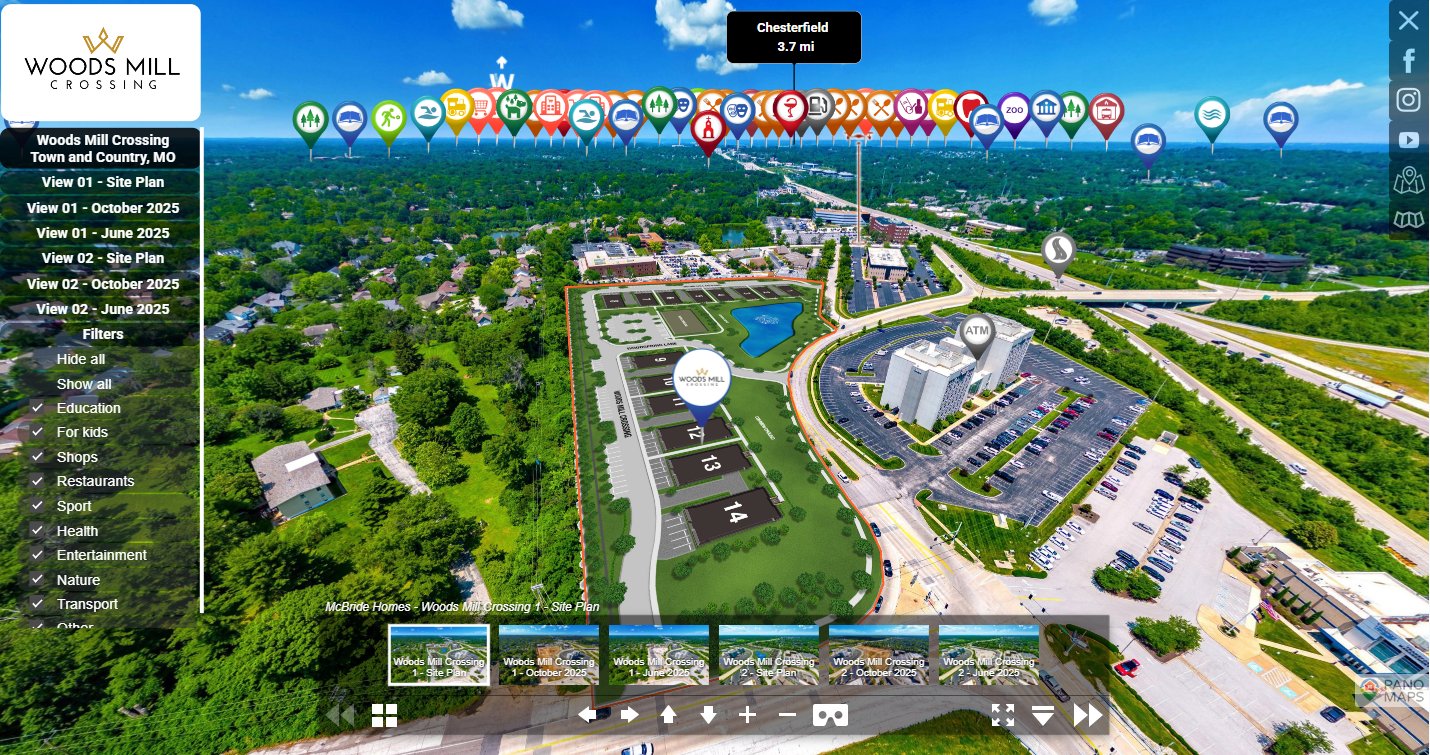This screenshot has width=1430, height=755.
Task: Click the ATM map marker
Action: (x=977, y=333)
